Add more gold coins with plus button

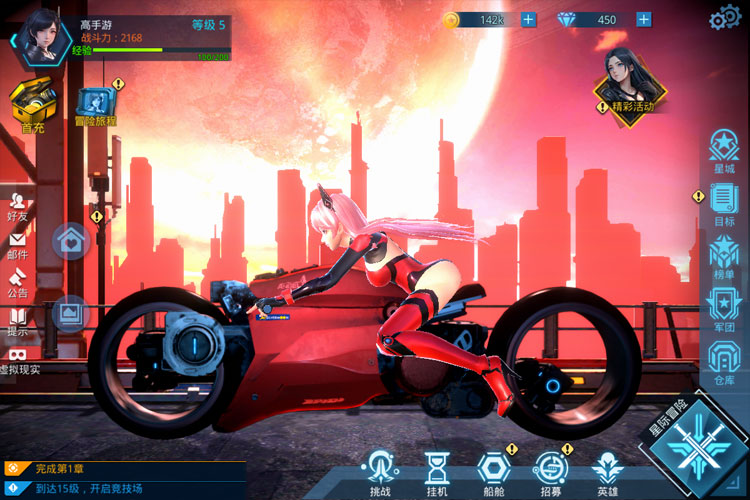(x=528, y=20)
